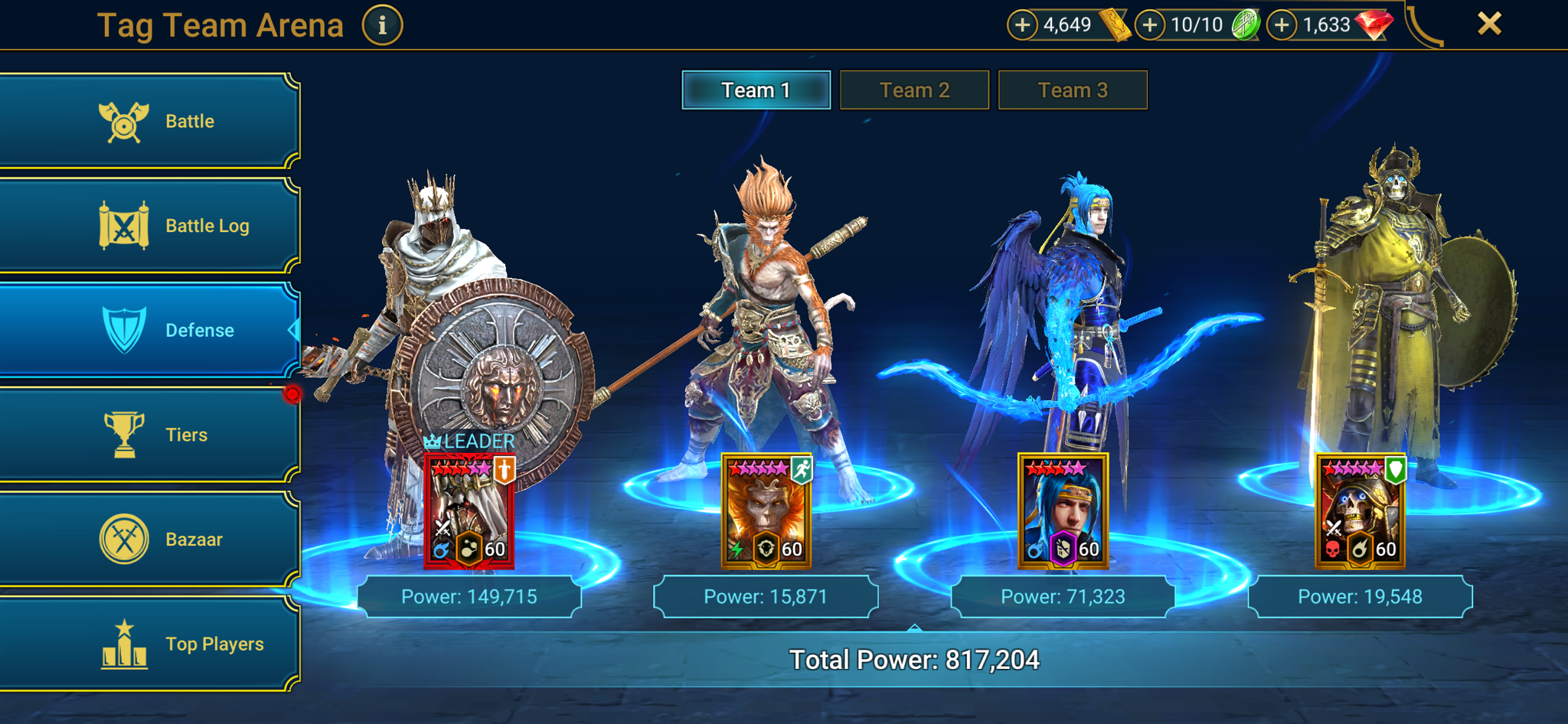The height and width of the screenshot is (724, 1568).
Task: Click the Power: 149,715 label
Action: coord(469,595)
